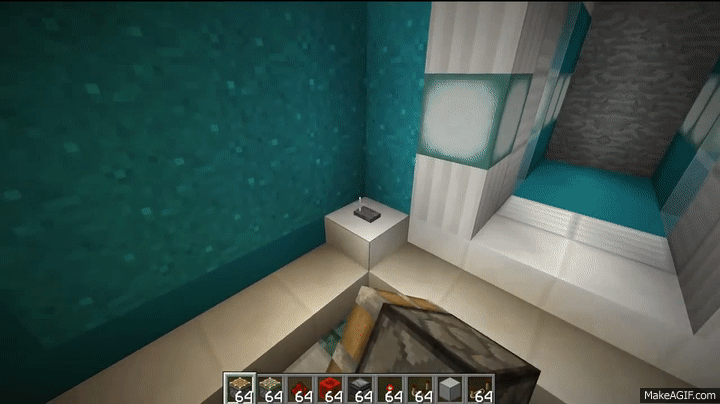The image size is (720, 404).
Task: Switch to the redstone block slot
Action: click(x=328, y=386)
